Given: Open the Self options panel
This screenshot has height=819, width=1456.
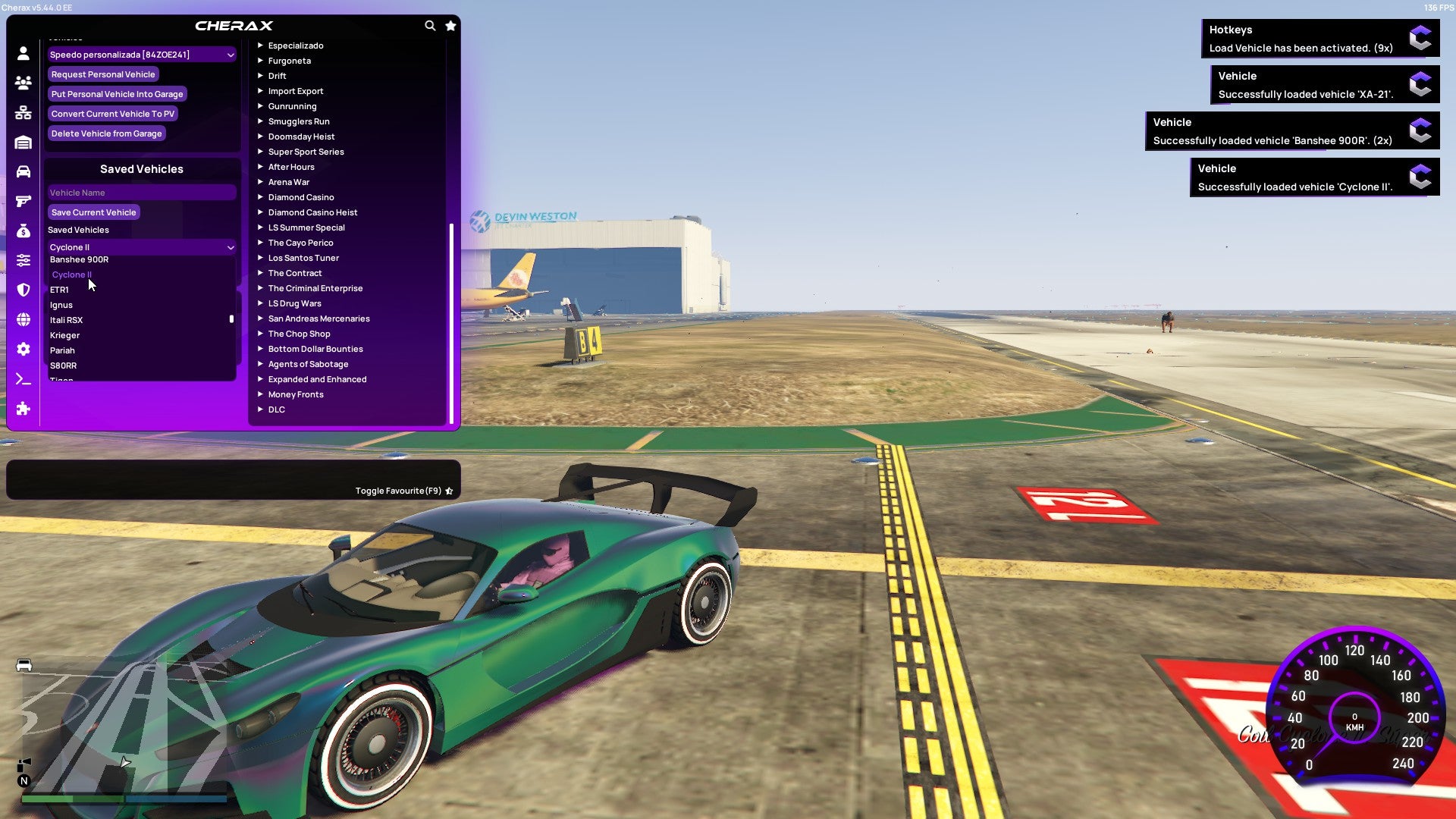Looking at the screenshot, I should (23, 53).
